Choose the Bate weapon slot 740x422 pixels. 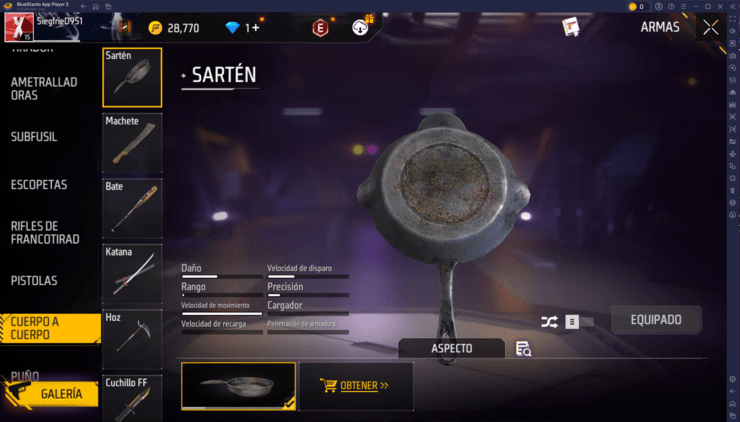[132, 209]
